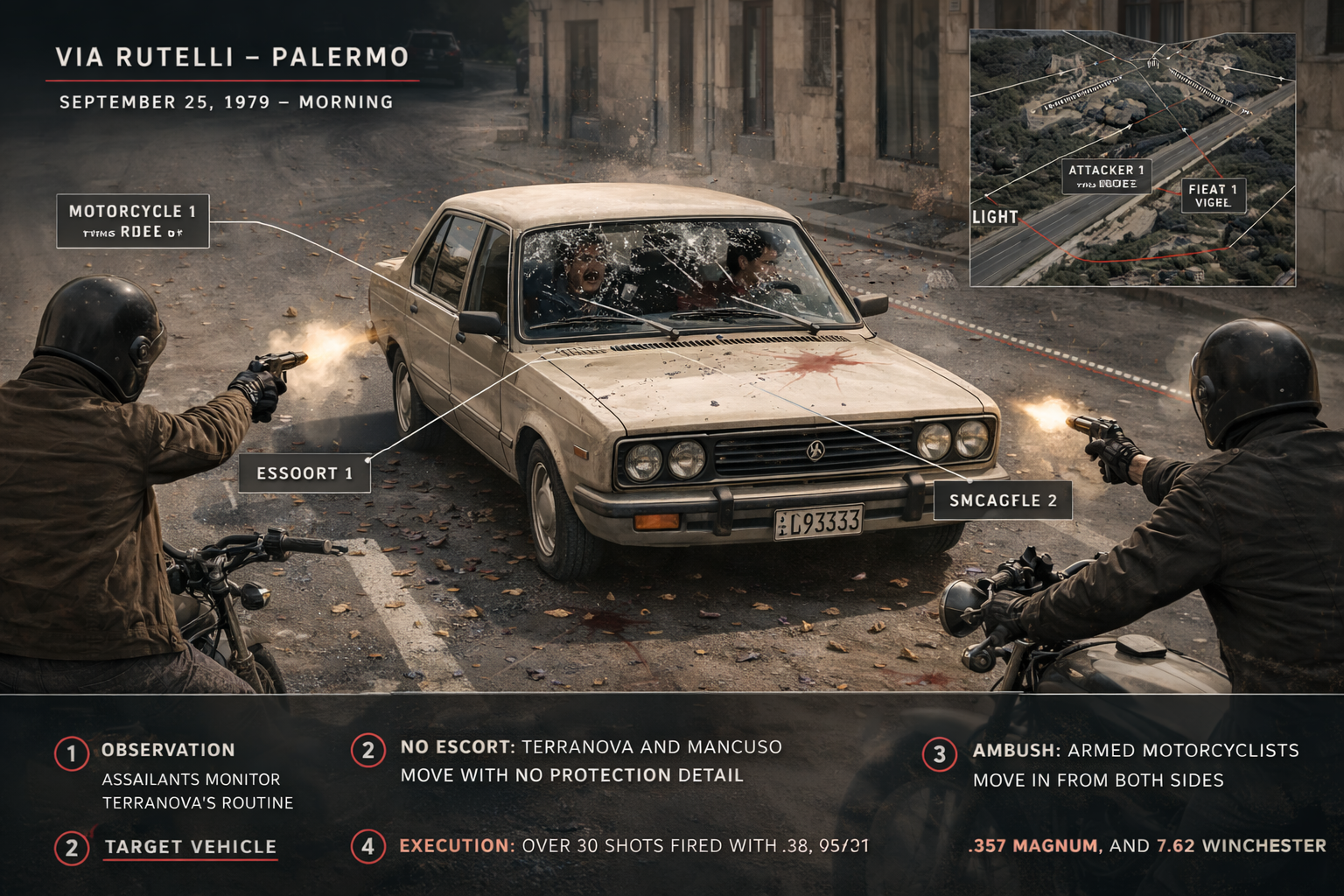The image size is (1344, 896).
Task: Select the Attacker 1 marker on the map
Action: point(1106,176)
